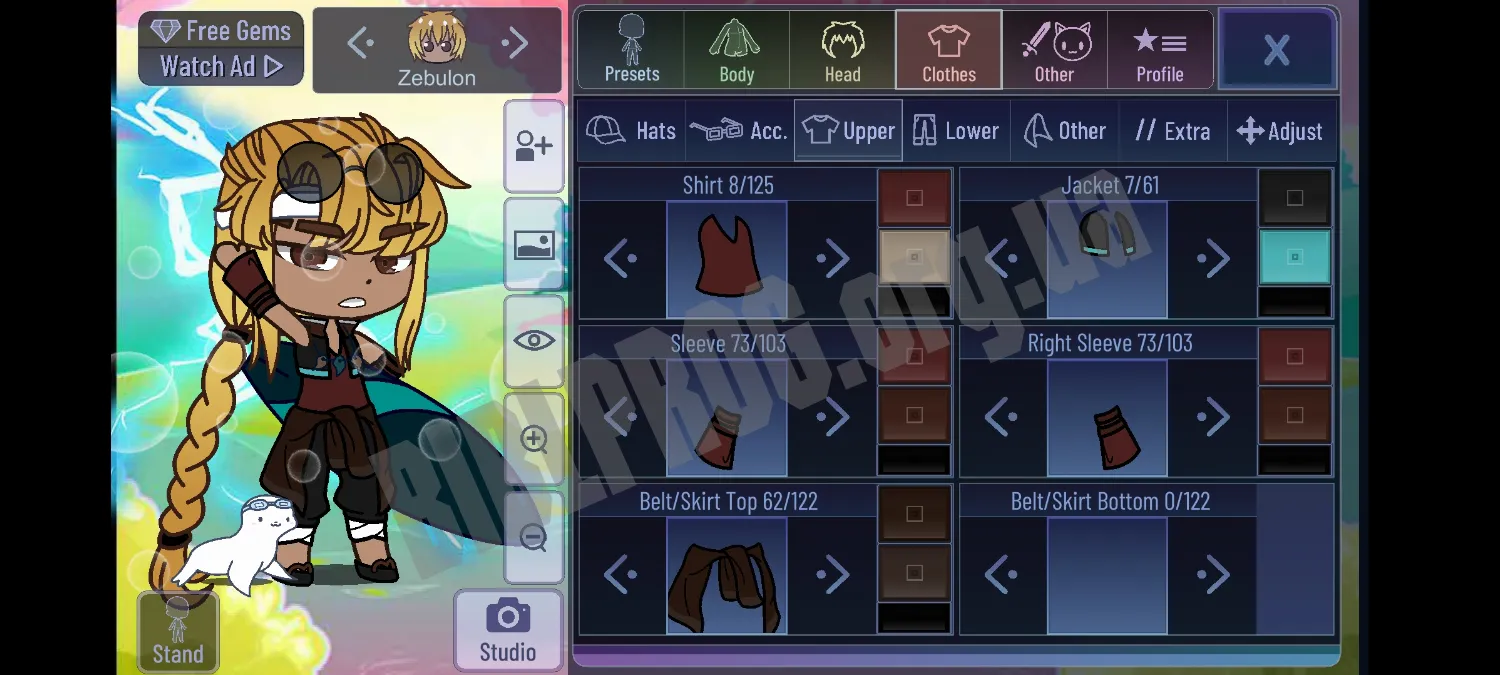This screenshot has width=1500, height=675.
Task: Close the character editor with X
Action: [1276, 49]
